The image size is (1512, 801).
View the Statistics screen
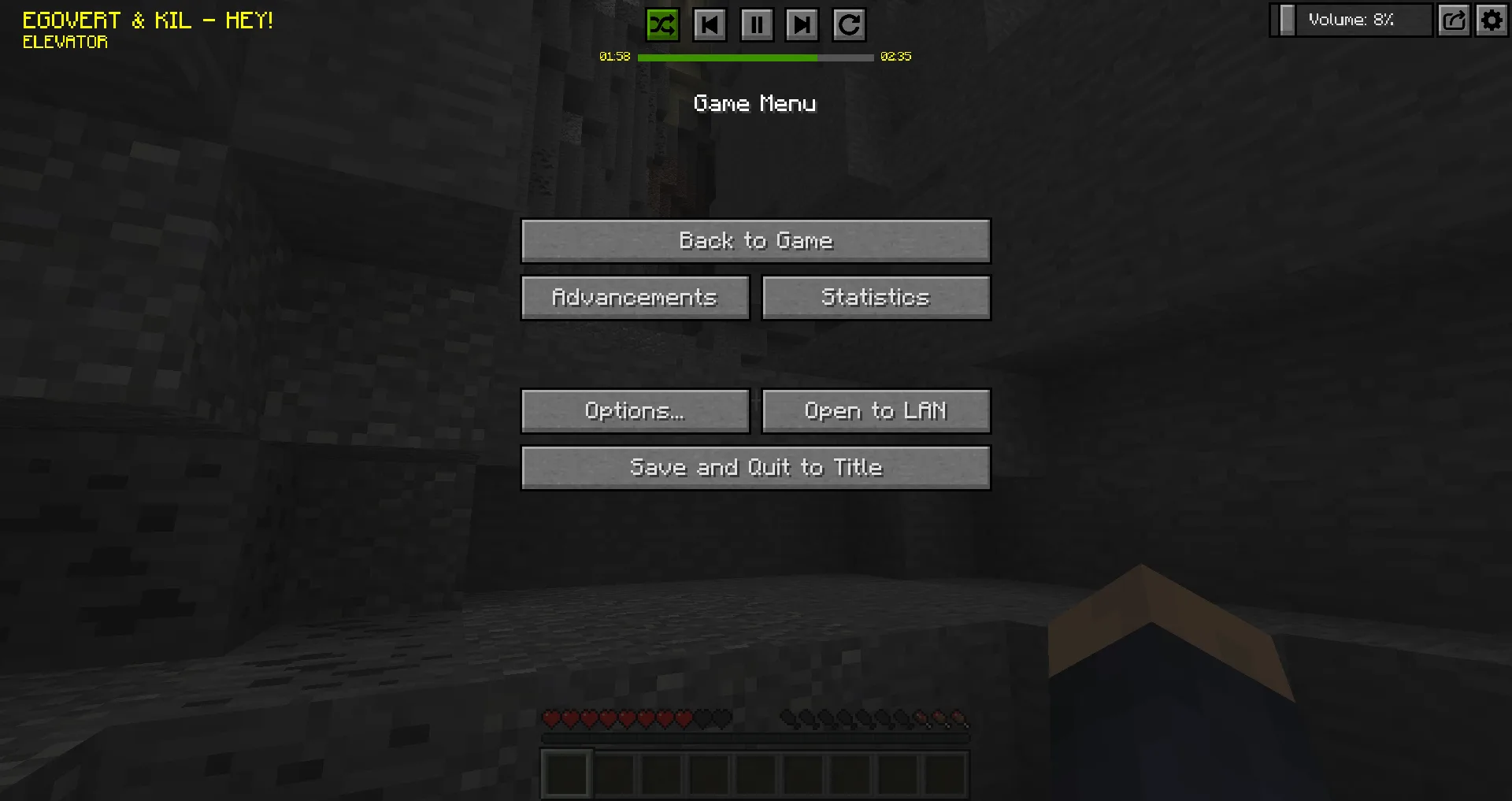(x=876, y=298)
